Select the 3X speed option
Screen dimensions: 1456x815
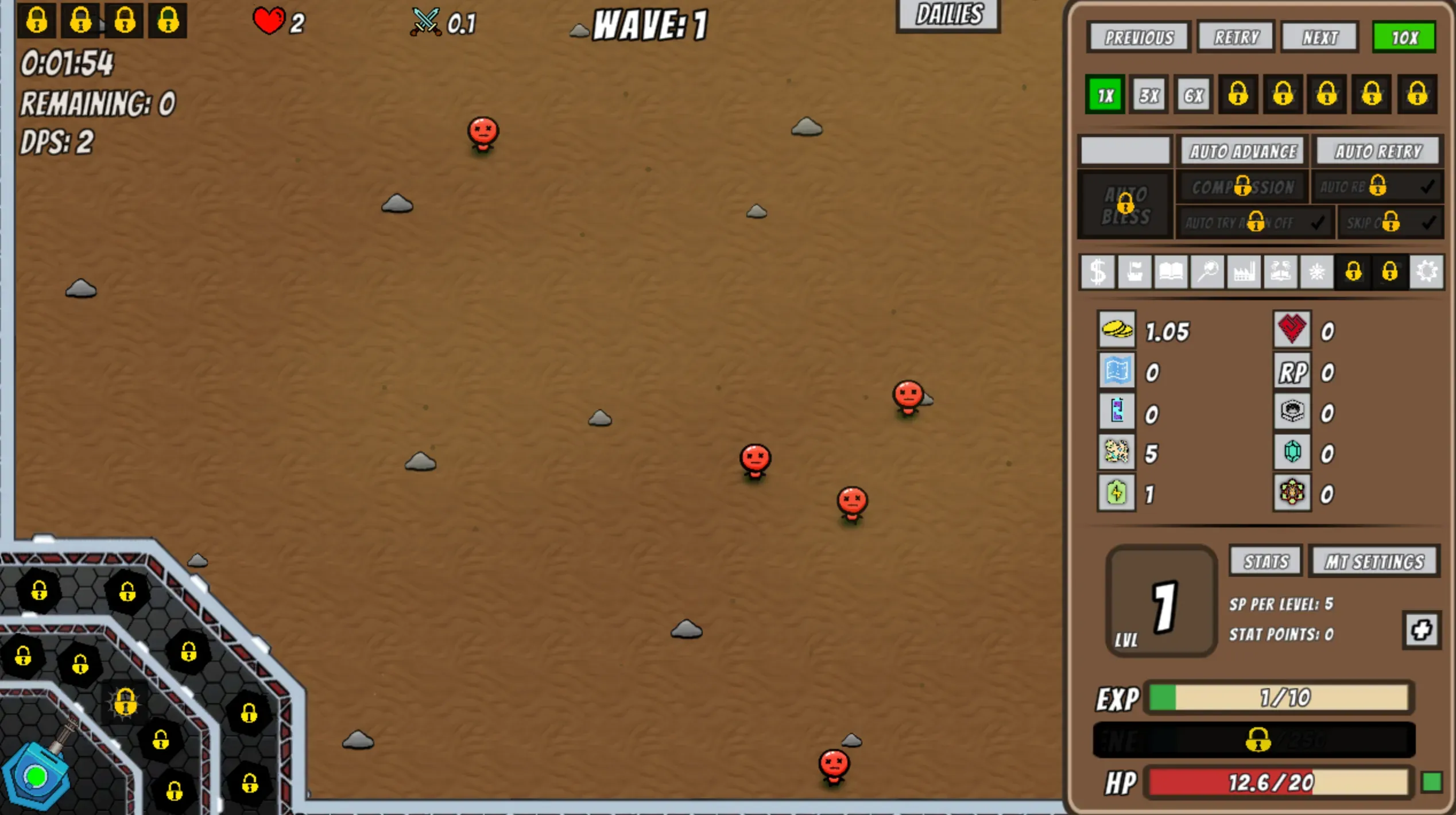tap(1148, 95)
